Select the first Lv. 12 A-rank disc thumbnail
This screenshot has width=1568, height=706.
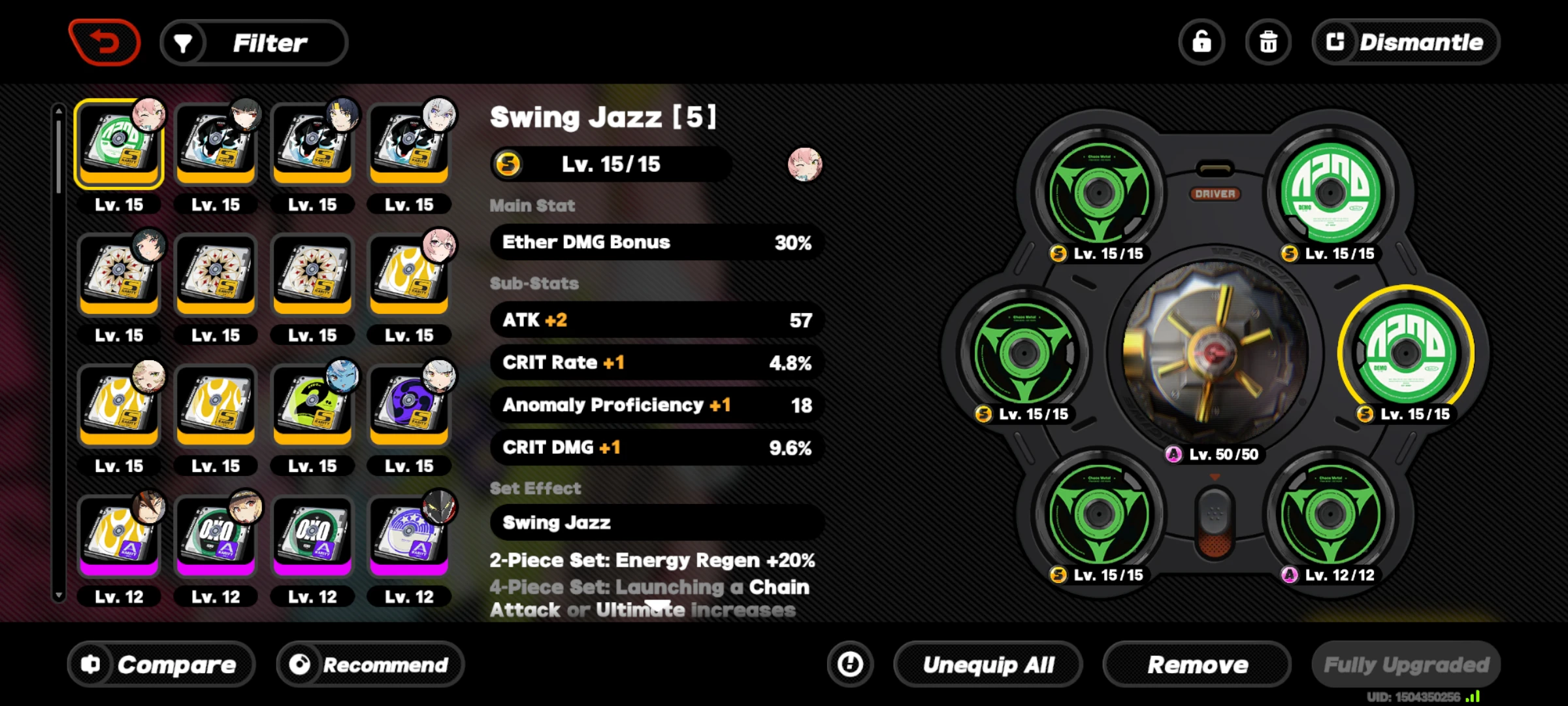point(118,536)
